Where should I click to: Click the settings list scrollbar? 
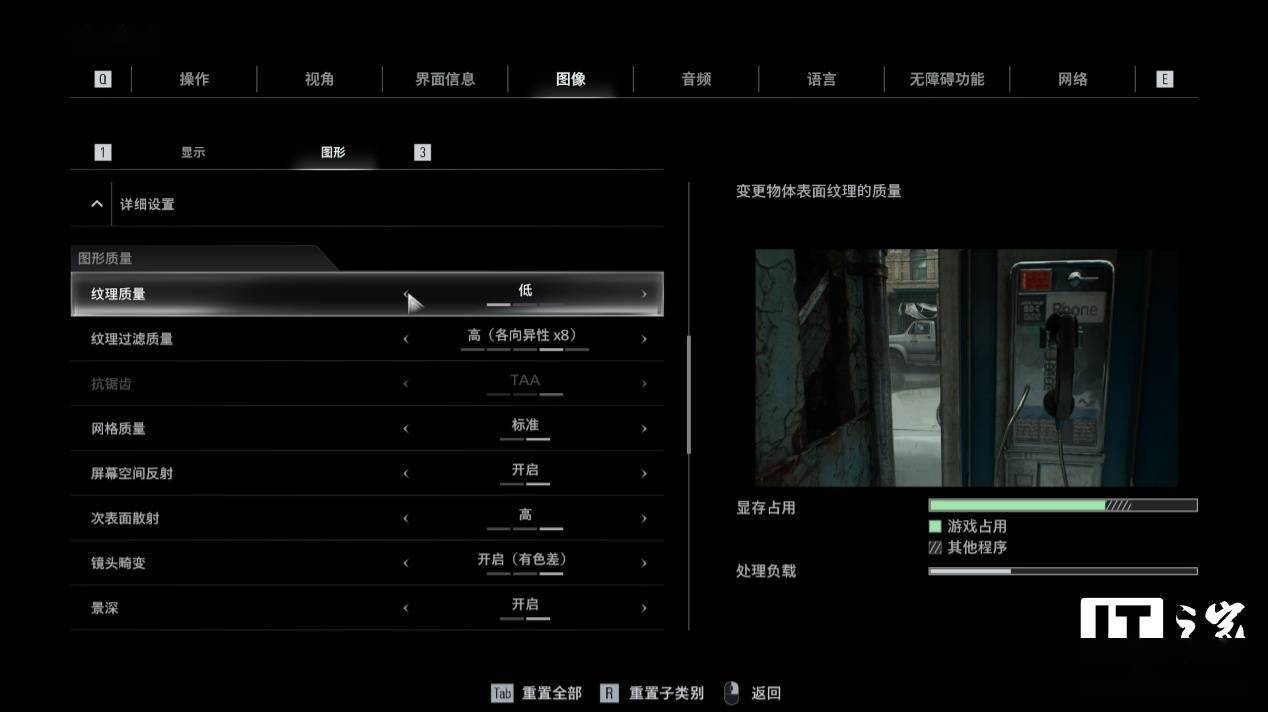[x=688, y=395]
